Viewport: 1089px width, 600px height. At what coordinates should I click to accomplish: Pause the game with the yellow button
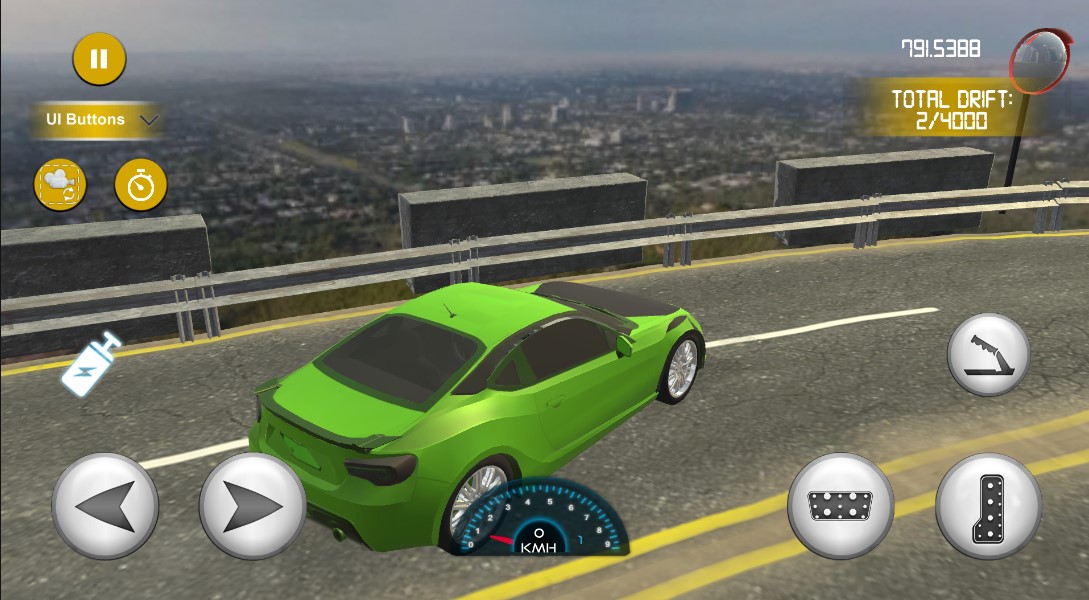coord(99,59)
